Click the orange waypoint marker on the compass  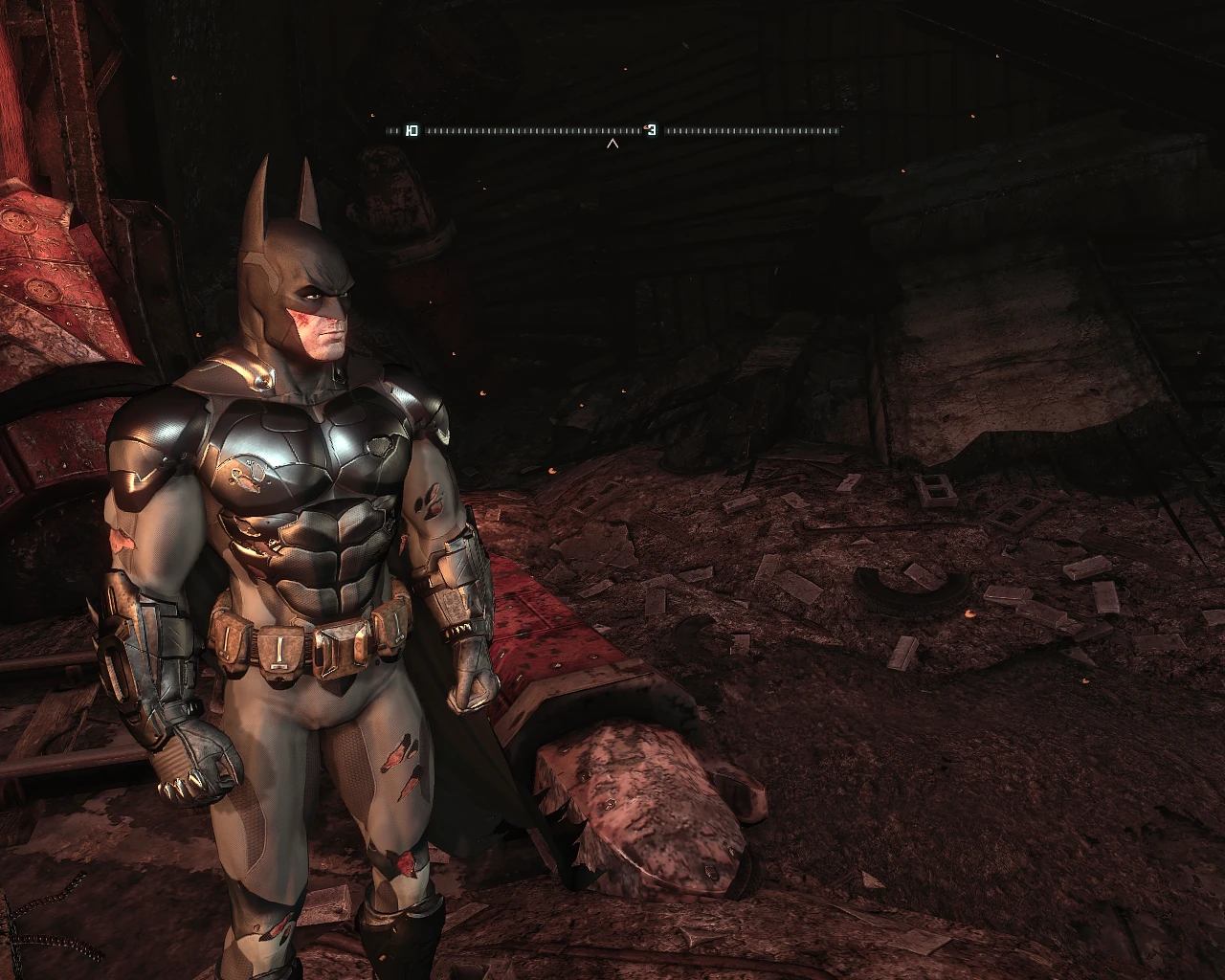[x=644, y=127]
